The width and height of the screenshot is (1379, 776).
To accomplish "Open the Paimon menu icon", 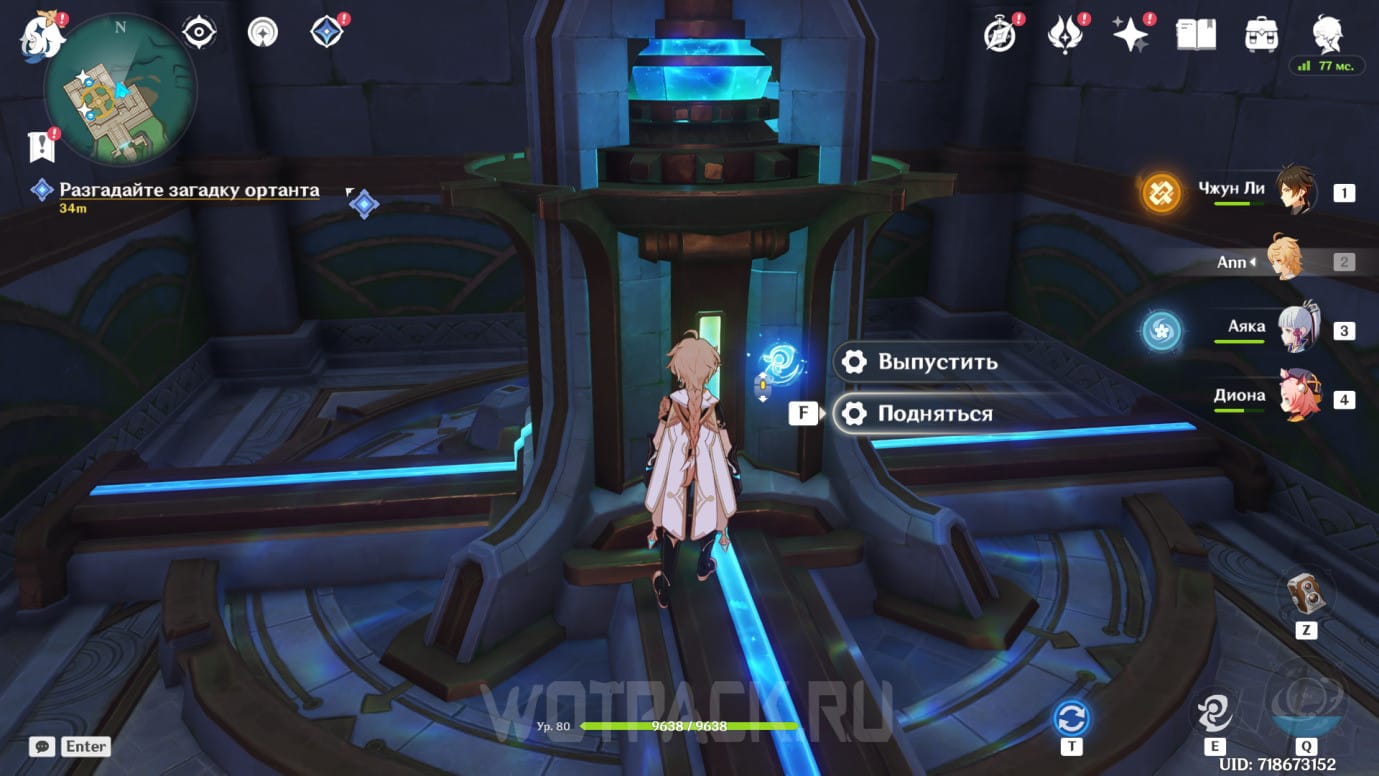I will [42, 34].
